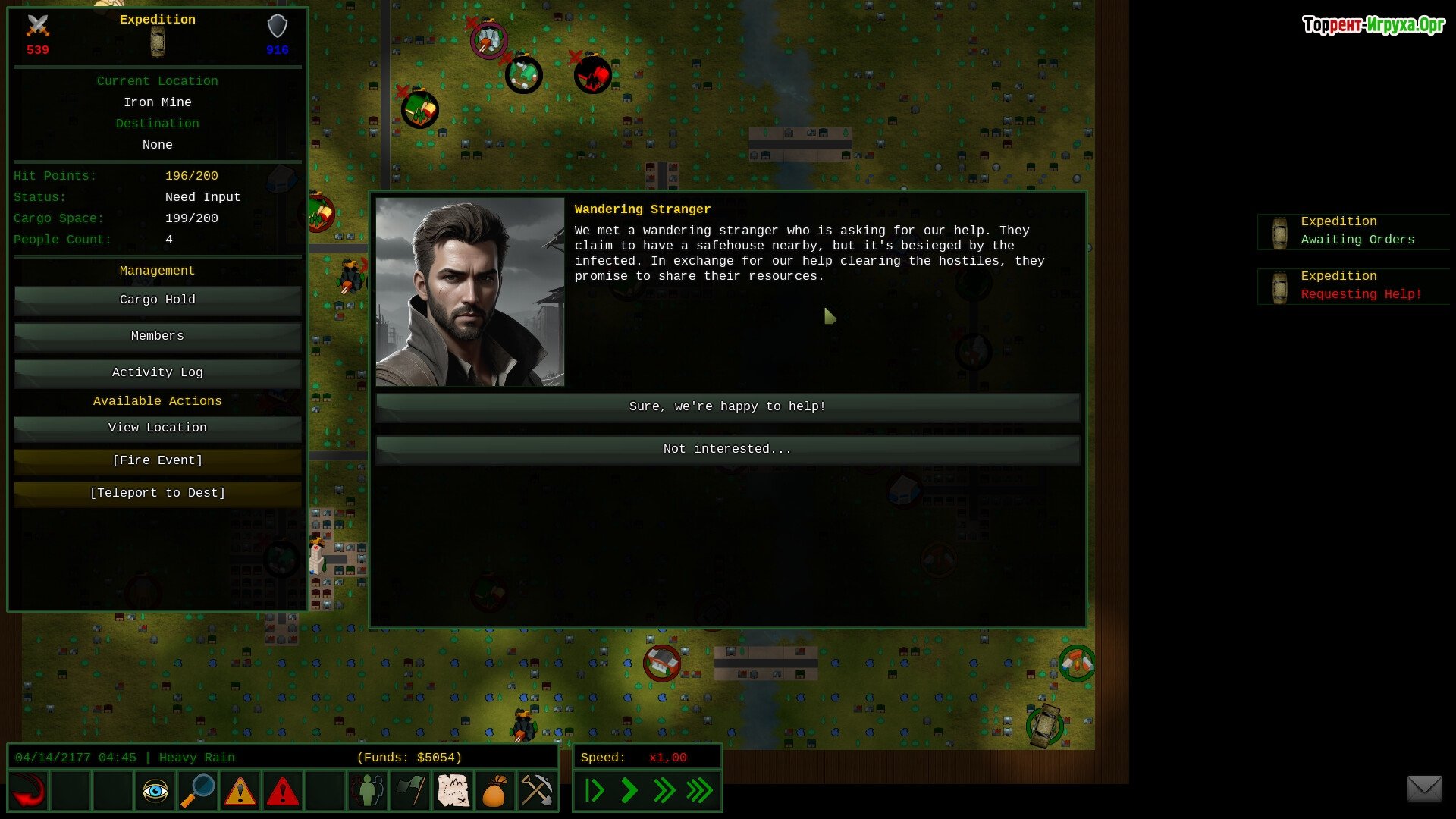The image size is (1456, 819).
Task: Select the 'Awaiting Orders' expedition notification
Action: (1354, 231)
